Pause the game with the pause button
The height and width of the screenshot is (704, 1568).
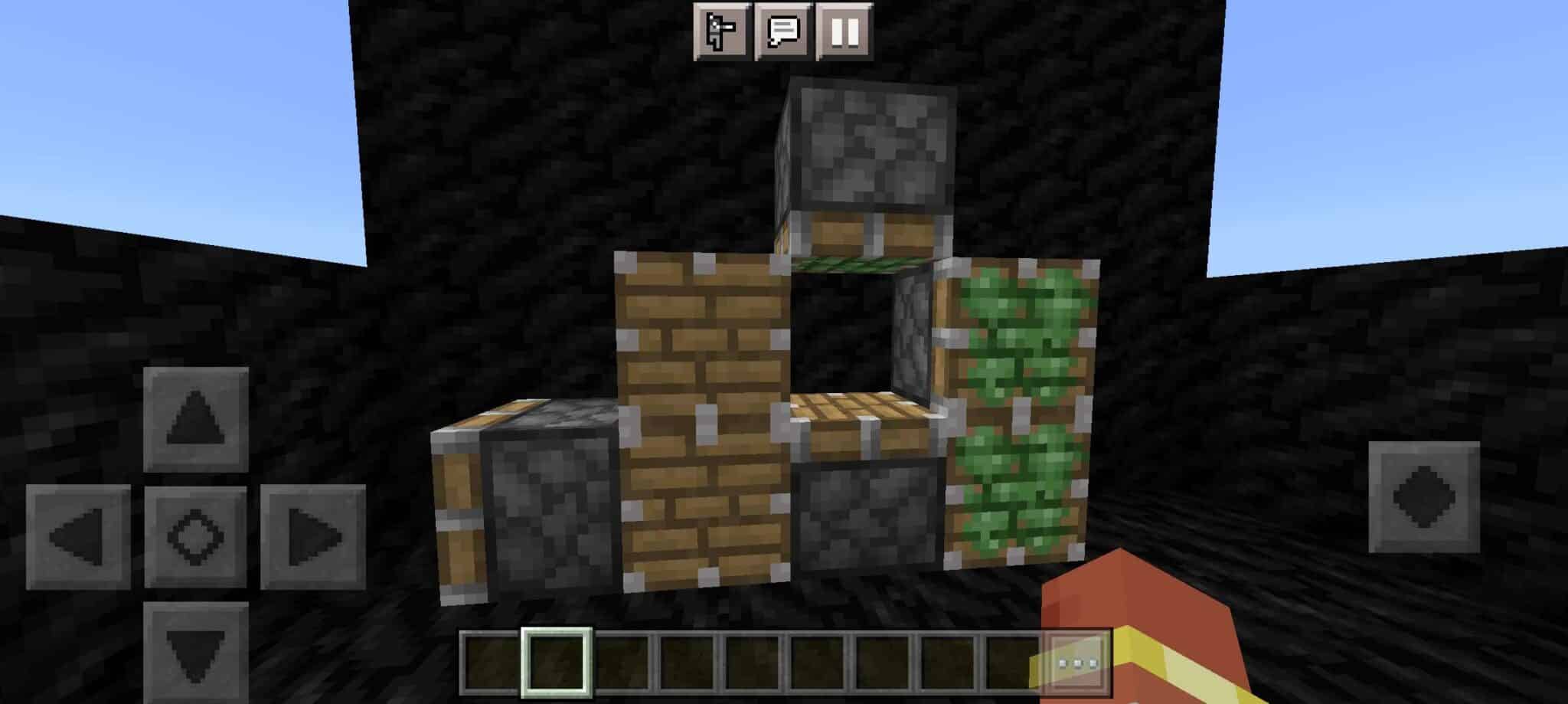coord(844,32)
